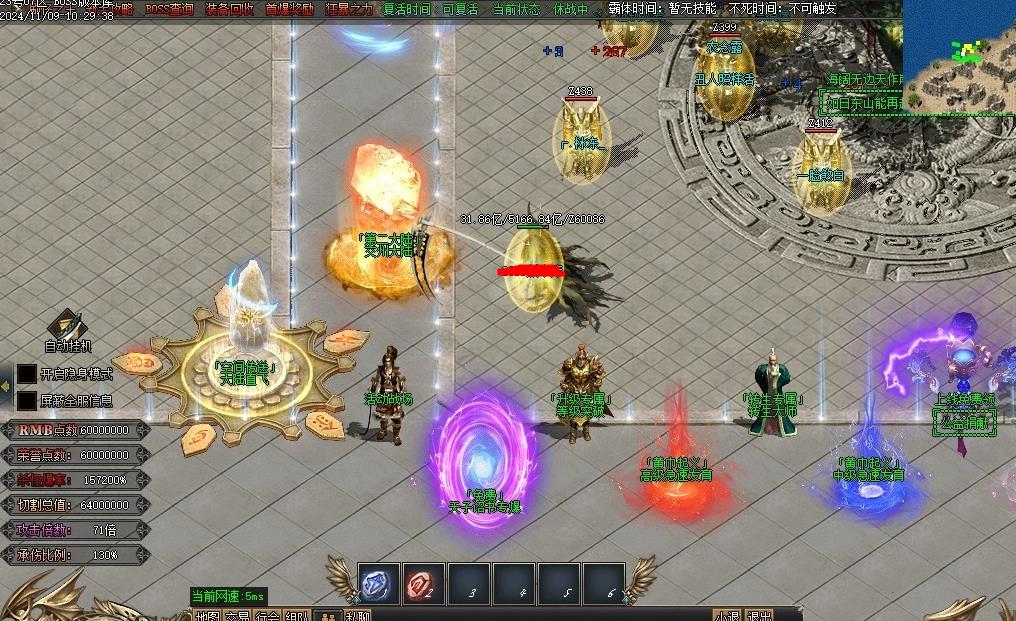Use the red rune stone in hotbar slot 2
1016x621 pixels.
point(423,585)
